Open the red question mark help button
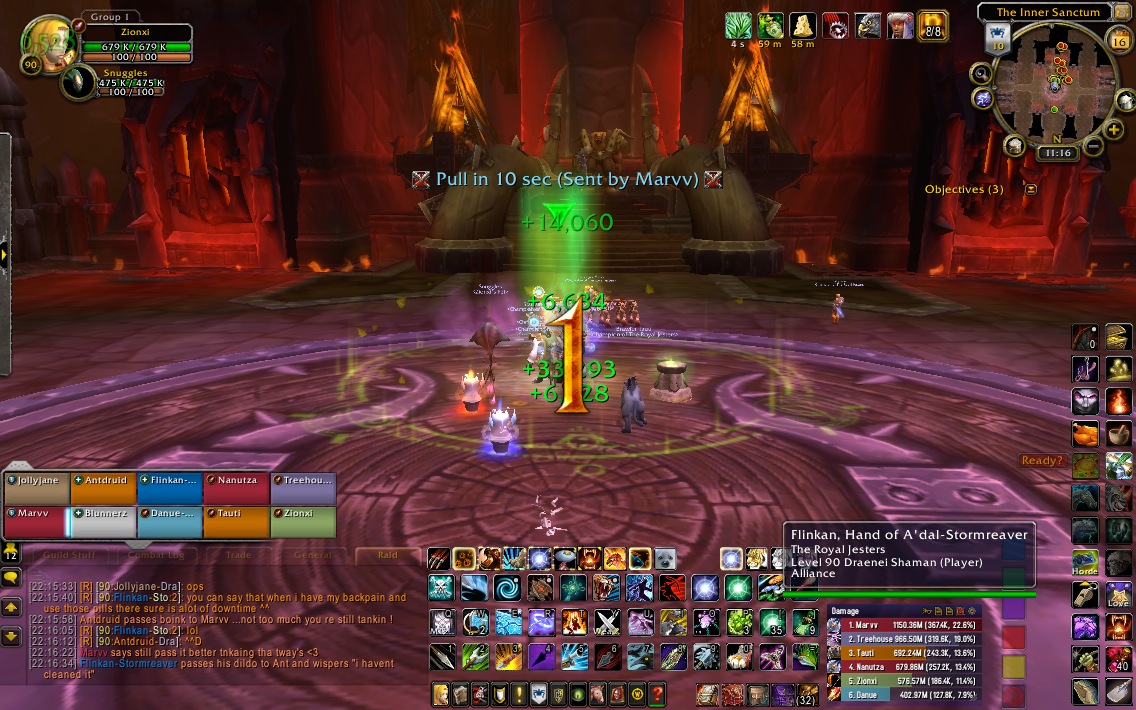Viewport: 1136px width, 710px height. click(657, 693)
